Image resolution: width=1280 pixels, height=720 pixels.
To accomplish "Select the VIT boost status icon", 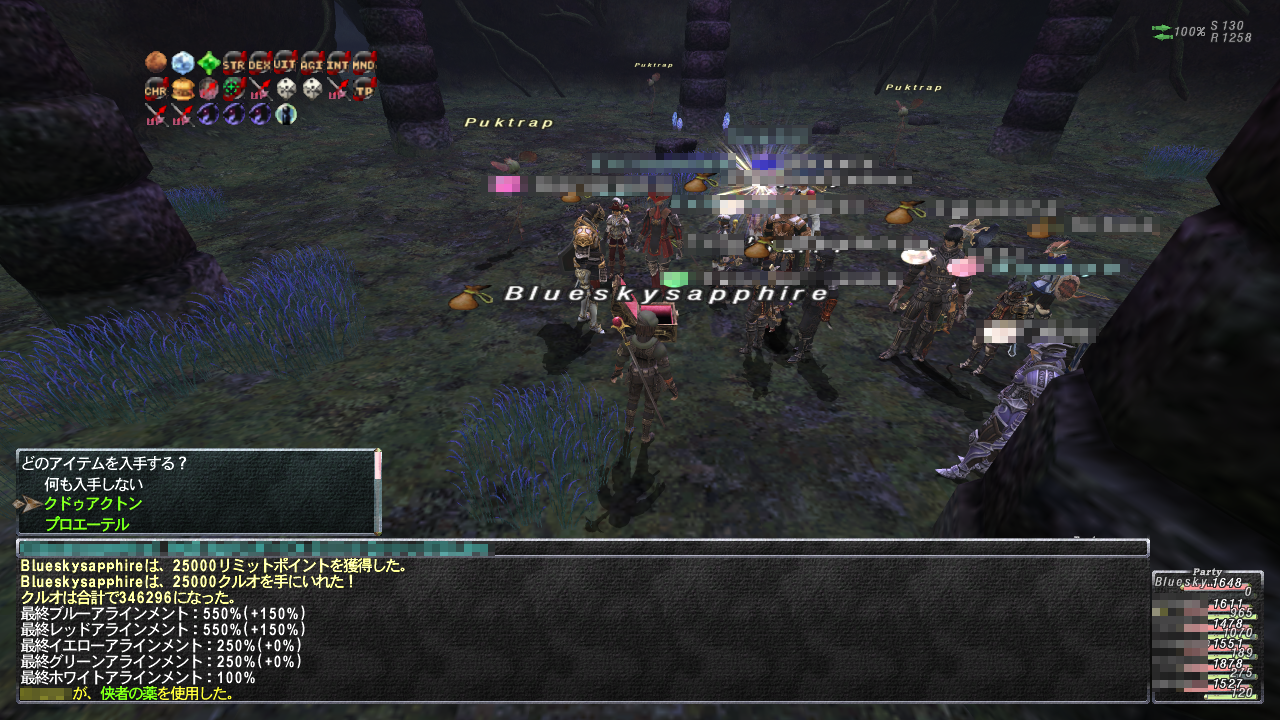I will 286,63.
